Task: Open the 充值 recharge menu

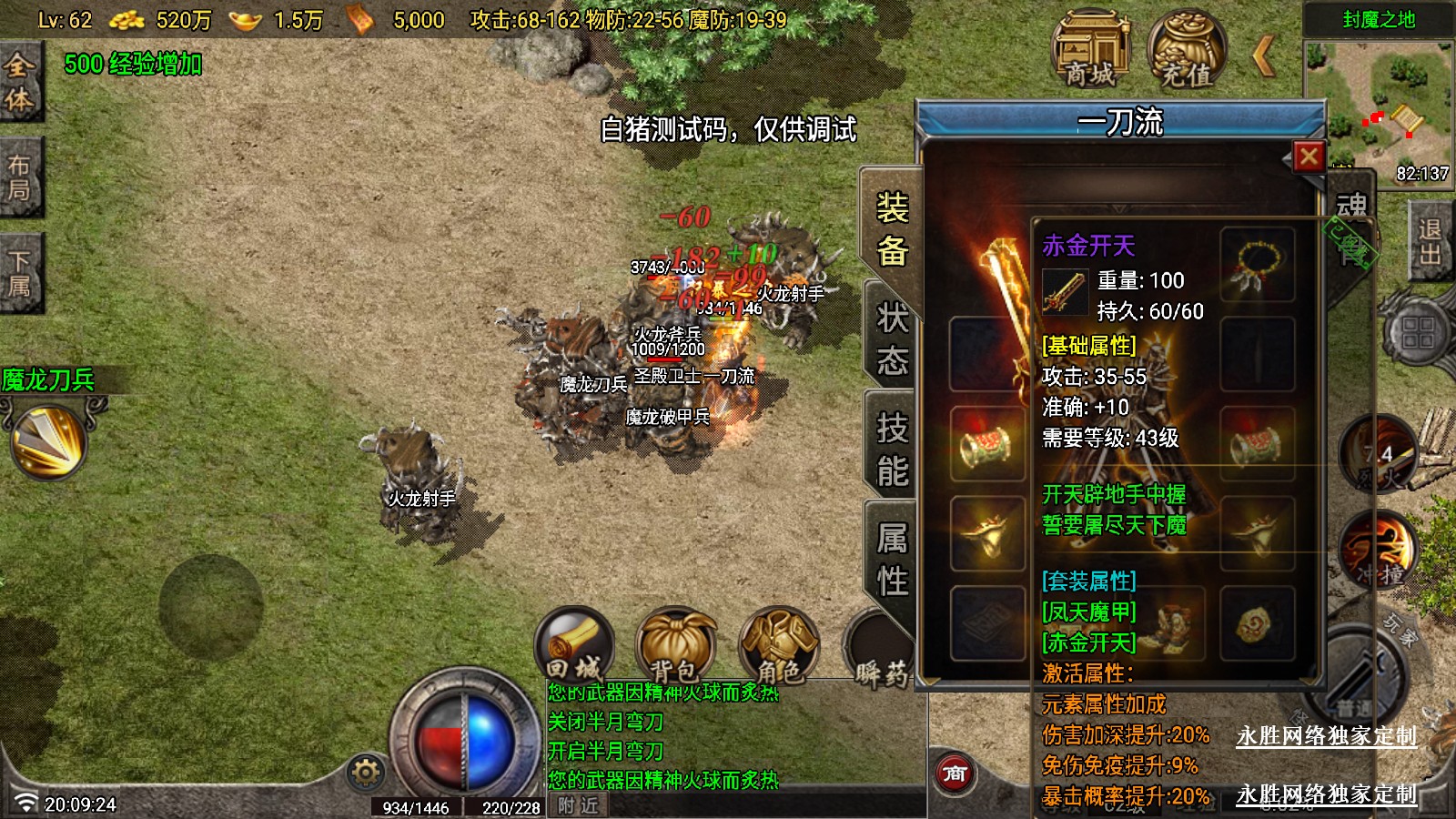Action: [x=1186, y=50]
